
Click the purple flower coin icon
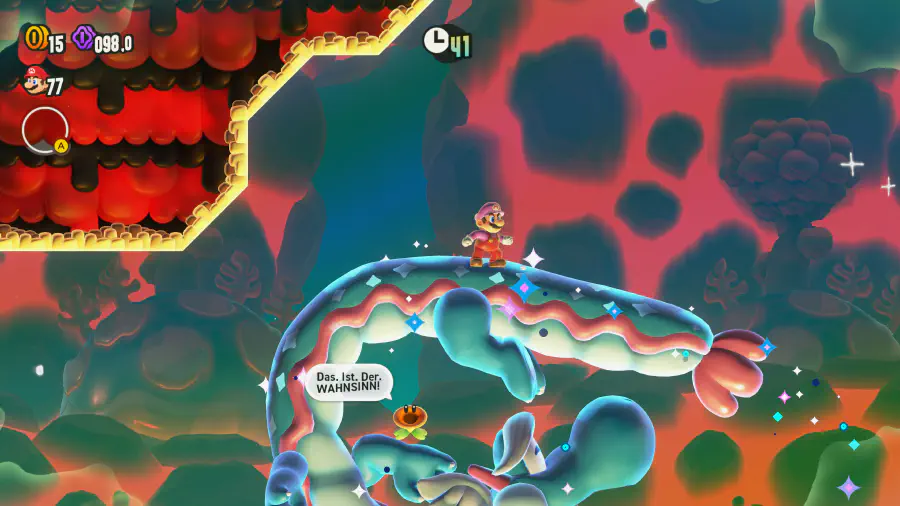click(x=82, y=39)
